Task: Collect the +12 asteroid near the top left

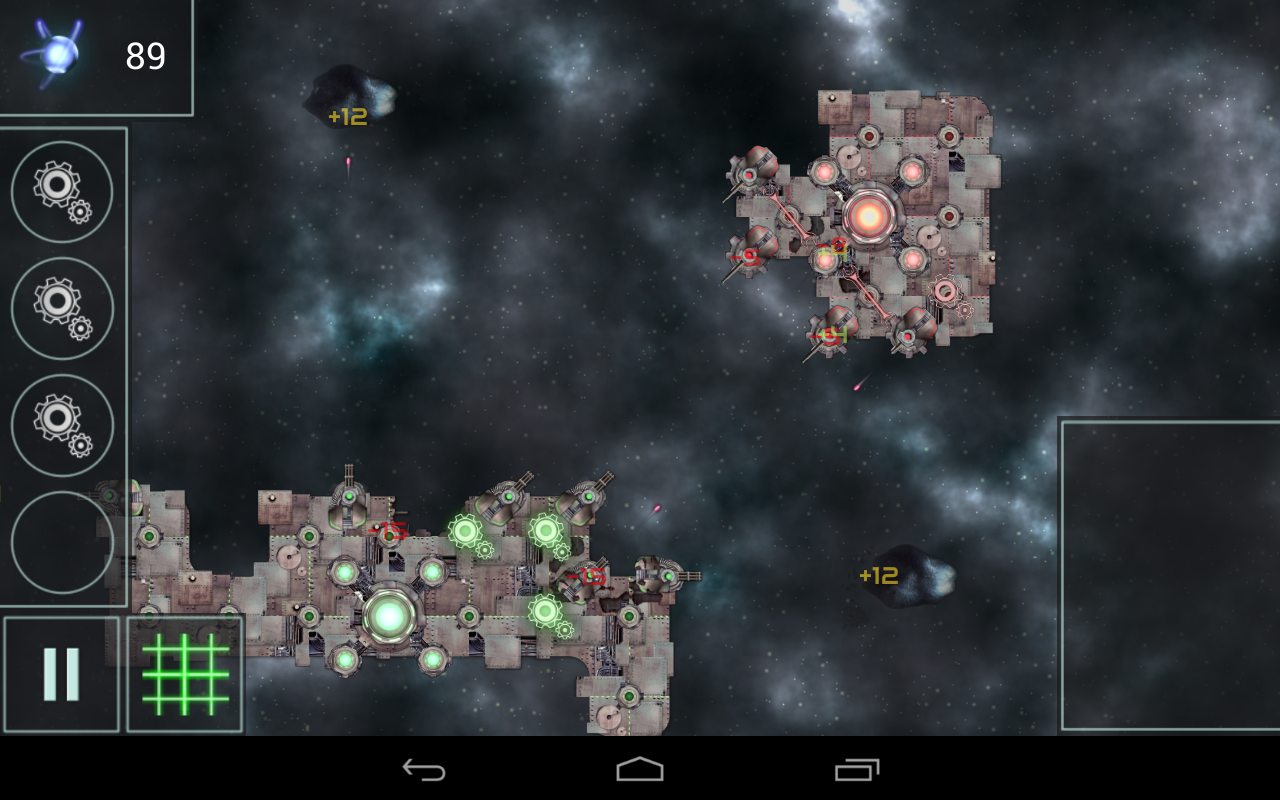Action: (352, 95)
